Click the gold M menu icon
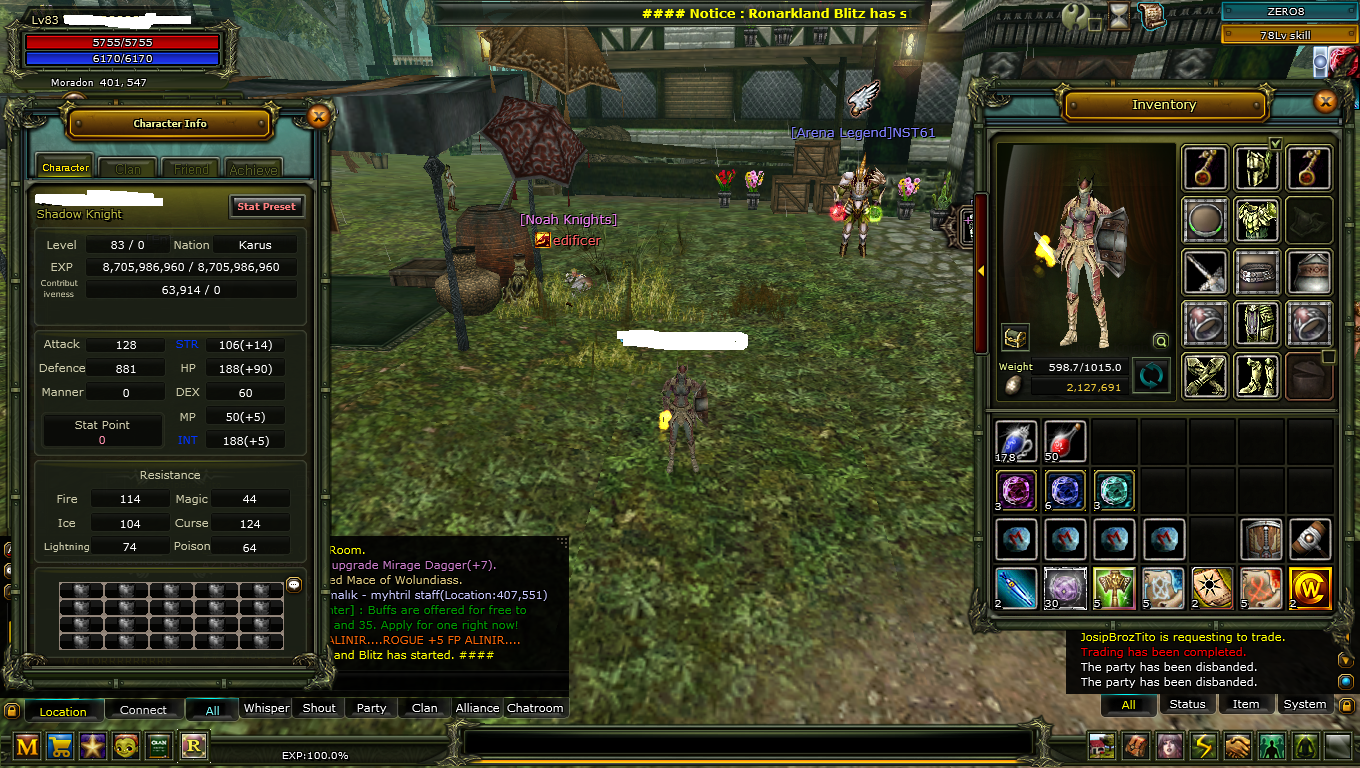Viewport: 1360px width, 768px height. pyautogui.click(x=27, y=746)
